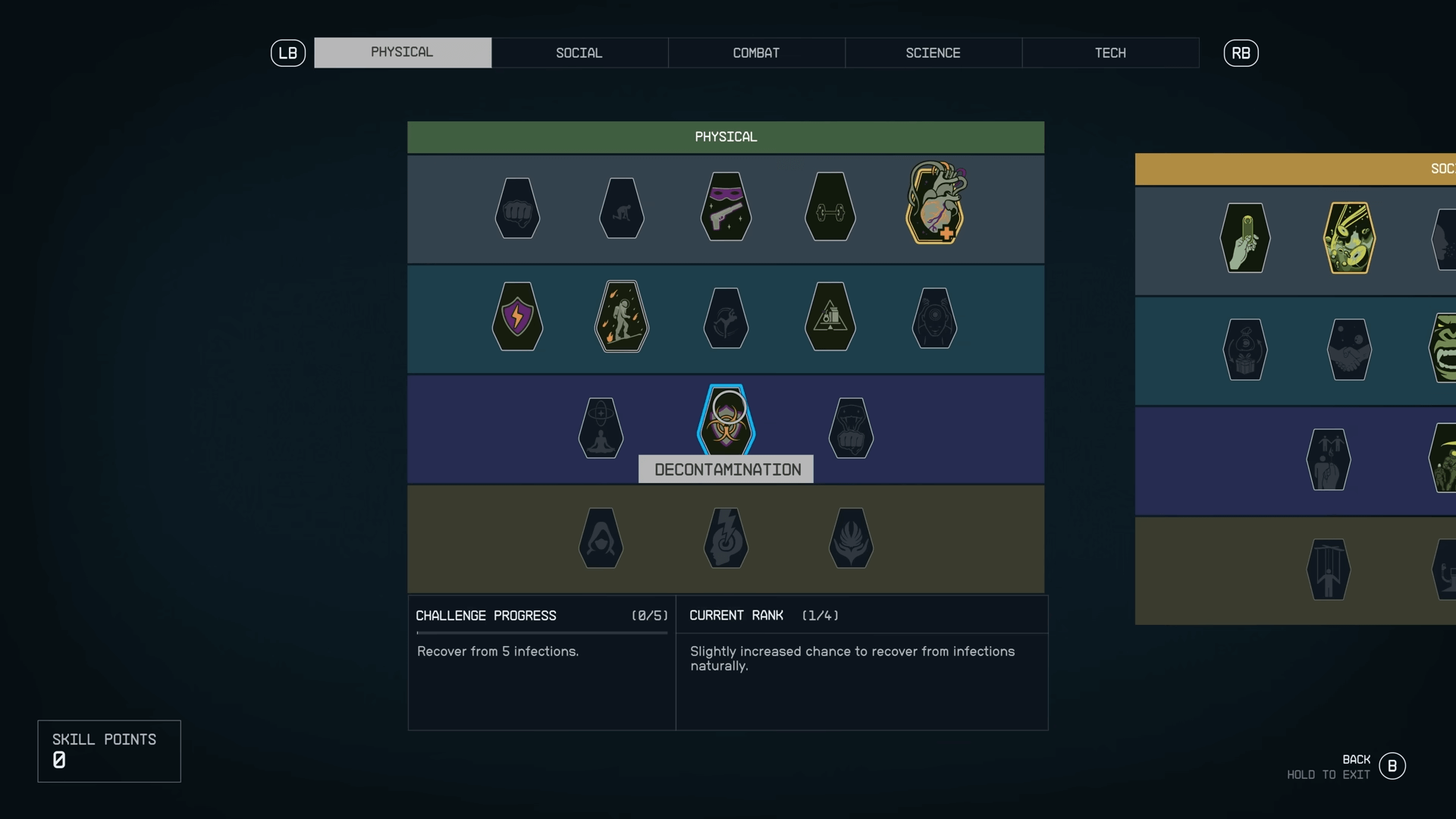1456x819 pixels.
Task: Select the Energy Weapon Dissipation shield icon
Action: point(516,317)
